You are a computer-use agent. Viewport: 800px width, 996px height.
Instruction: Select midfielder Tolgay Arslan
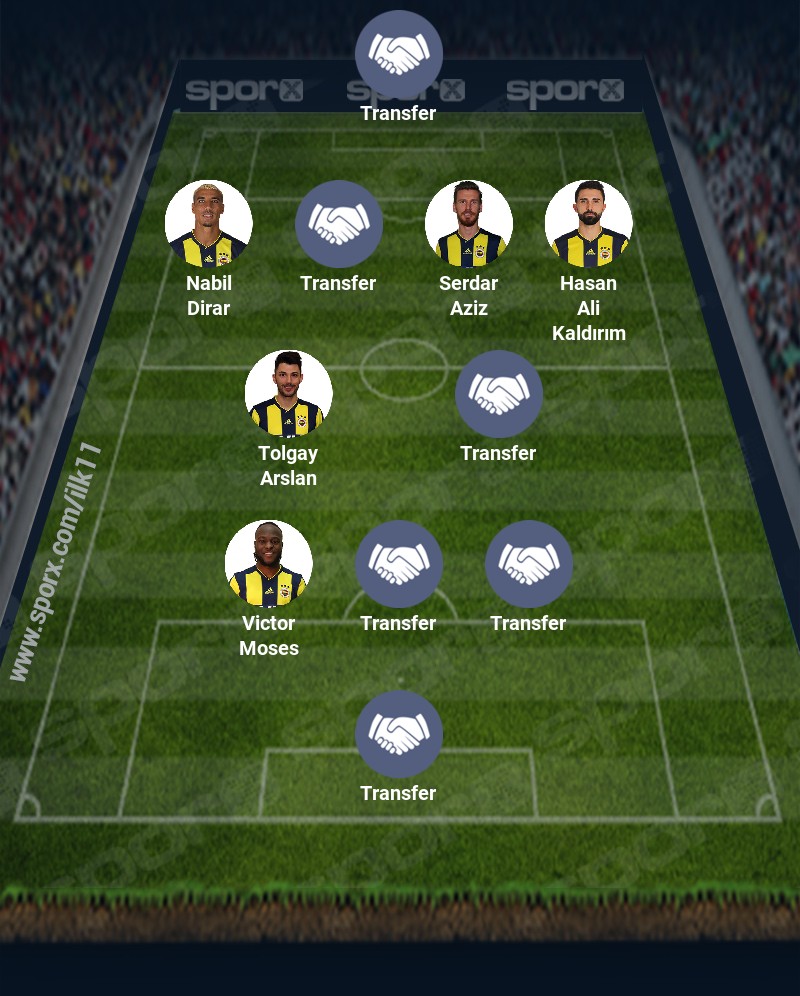pyautogui.click(x=288, y=394)
